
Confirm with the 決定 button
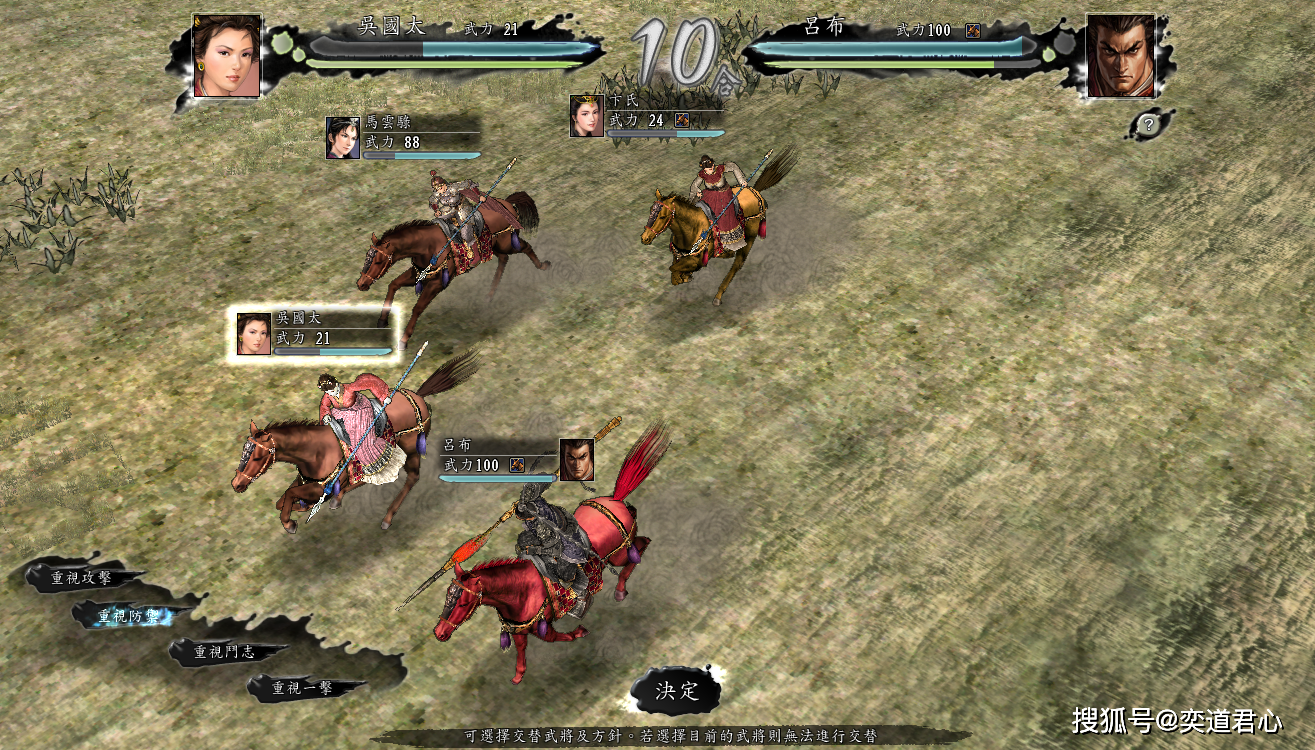coord(677,691)
